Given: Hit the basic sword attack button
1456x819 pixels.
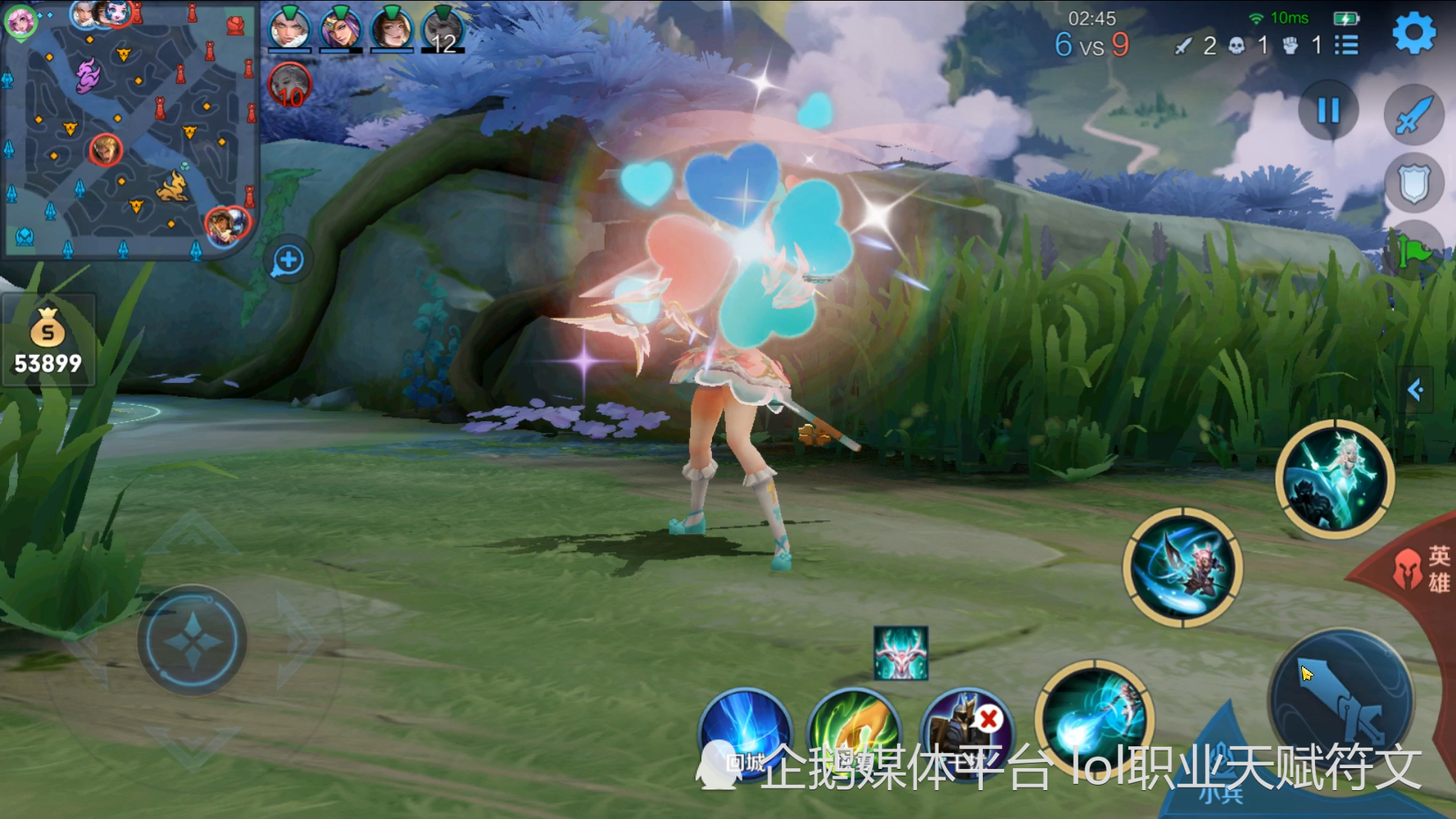Looking at the screenshot, I should click(x=1342, y=701).
